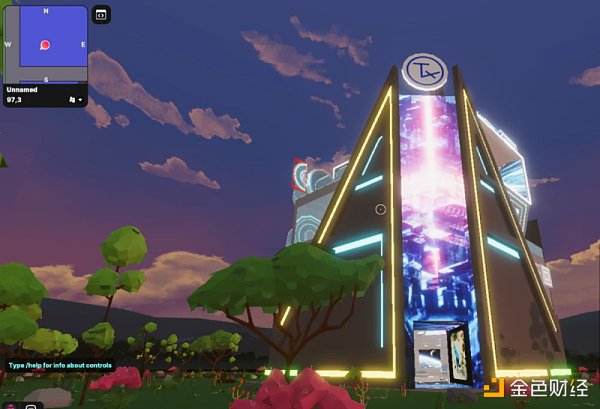
Task: Open the minimap in the corner
Action: pyautogui.click(x=46, y=44)
